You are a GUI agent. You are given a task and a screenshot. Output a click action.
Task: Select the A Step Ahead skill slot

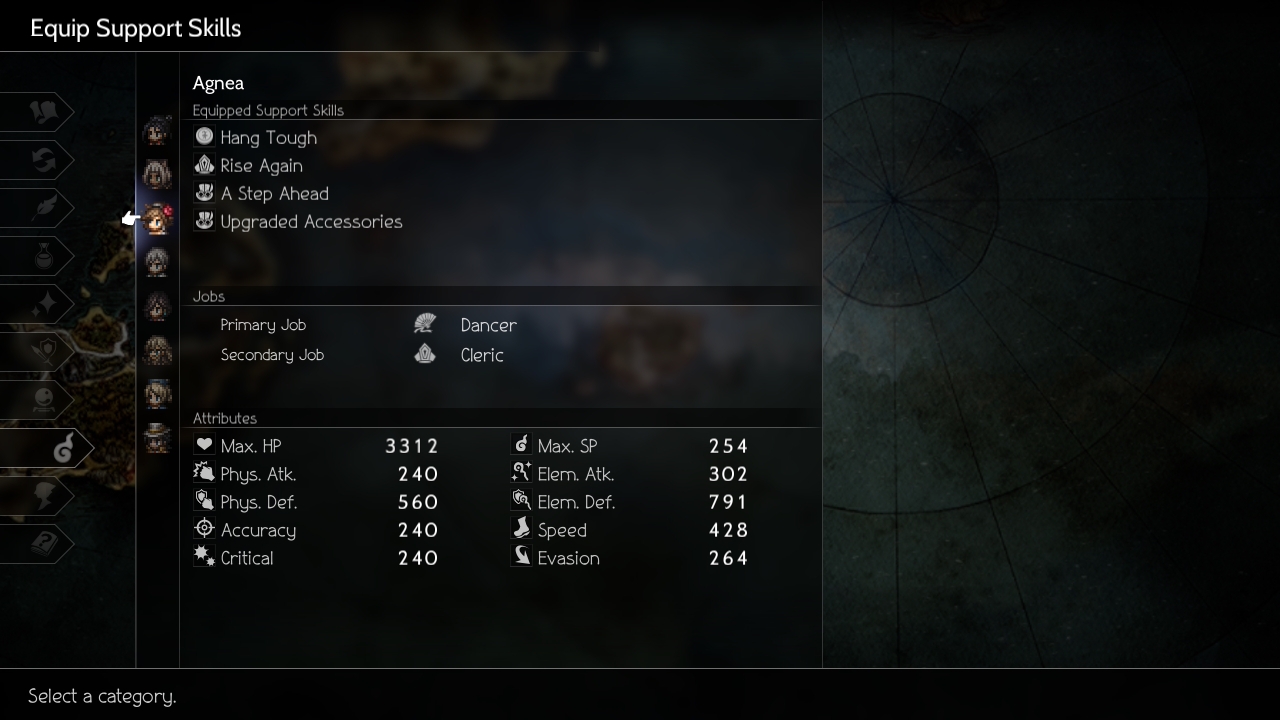[274, 194]
